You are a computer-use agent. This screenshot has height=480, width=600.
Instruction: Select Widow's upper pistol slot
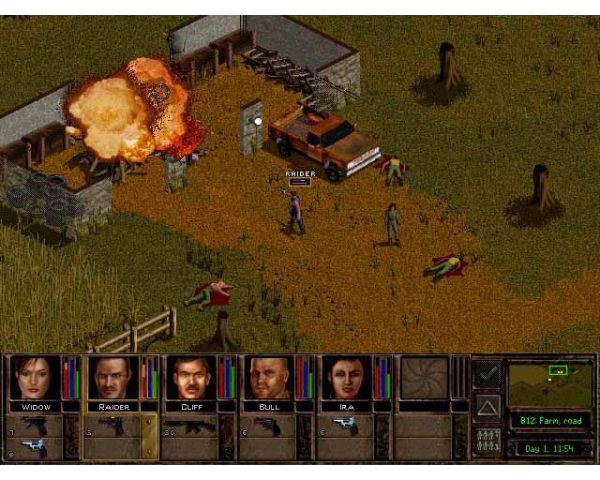pyautogui.click(x=34, y=425)
